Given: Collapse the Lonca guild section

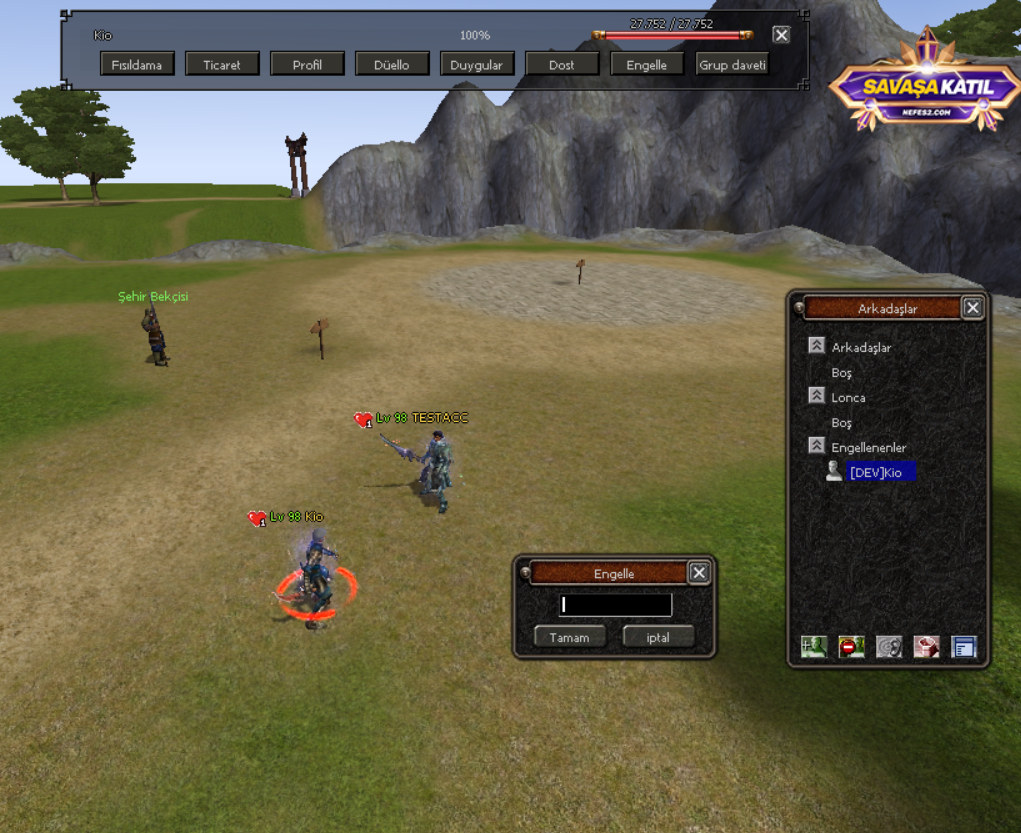Looking at the screenshot, I should pyautogui.click(x=817, y=396).
